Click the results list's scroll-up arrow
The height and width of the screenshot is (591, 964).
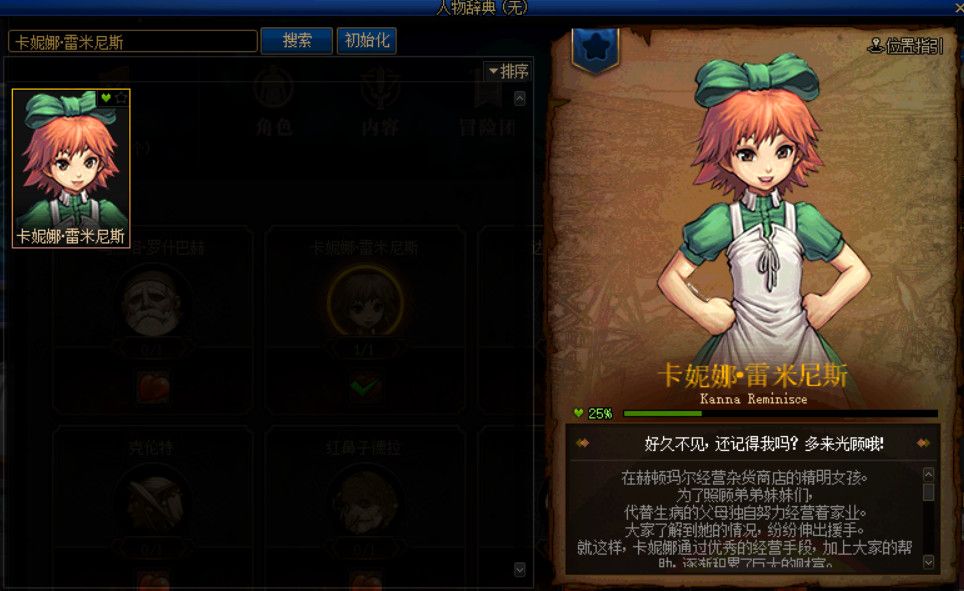click(519, 98)
